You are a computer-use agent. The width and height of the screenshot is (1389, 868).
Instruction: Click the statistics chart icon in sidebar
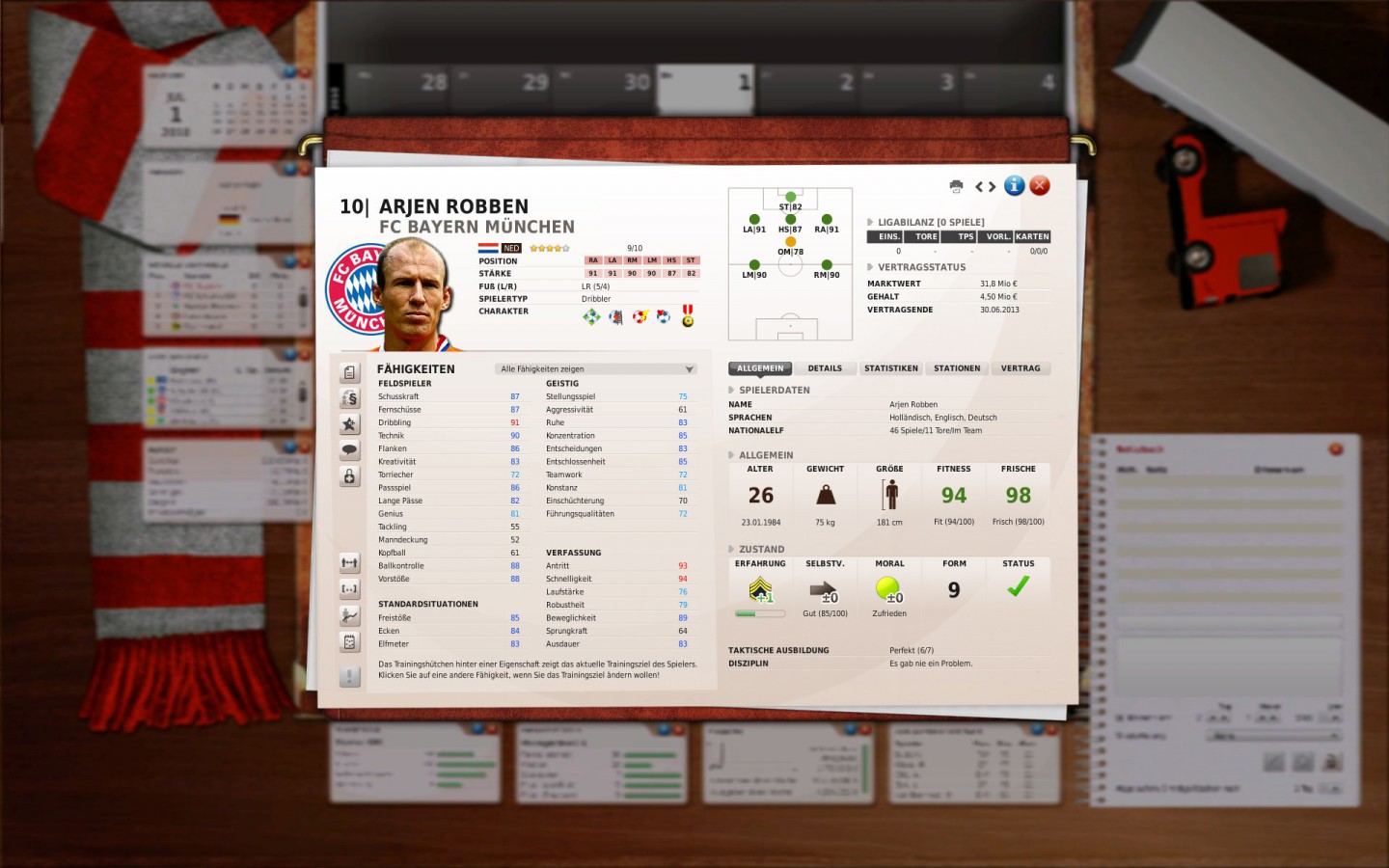[x=347, y=615]
